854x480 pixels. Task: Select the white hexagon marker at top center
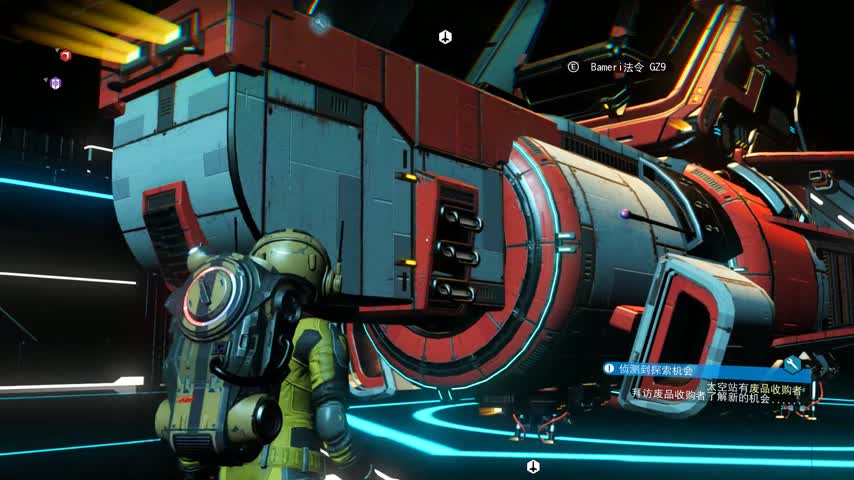point(445,37)
